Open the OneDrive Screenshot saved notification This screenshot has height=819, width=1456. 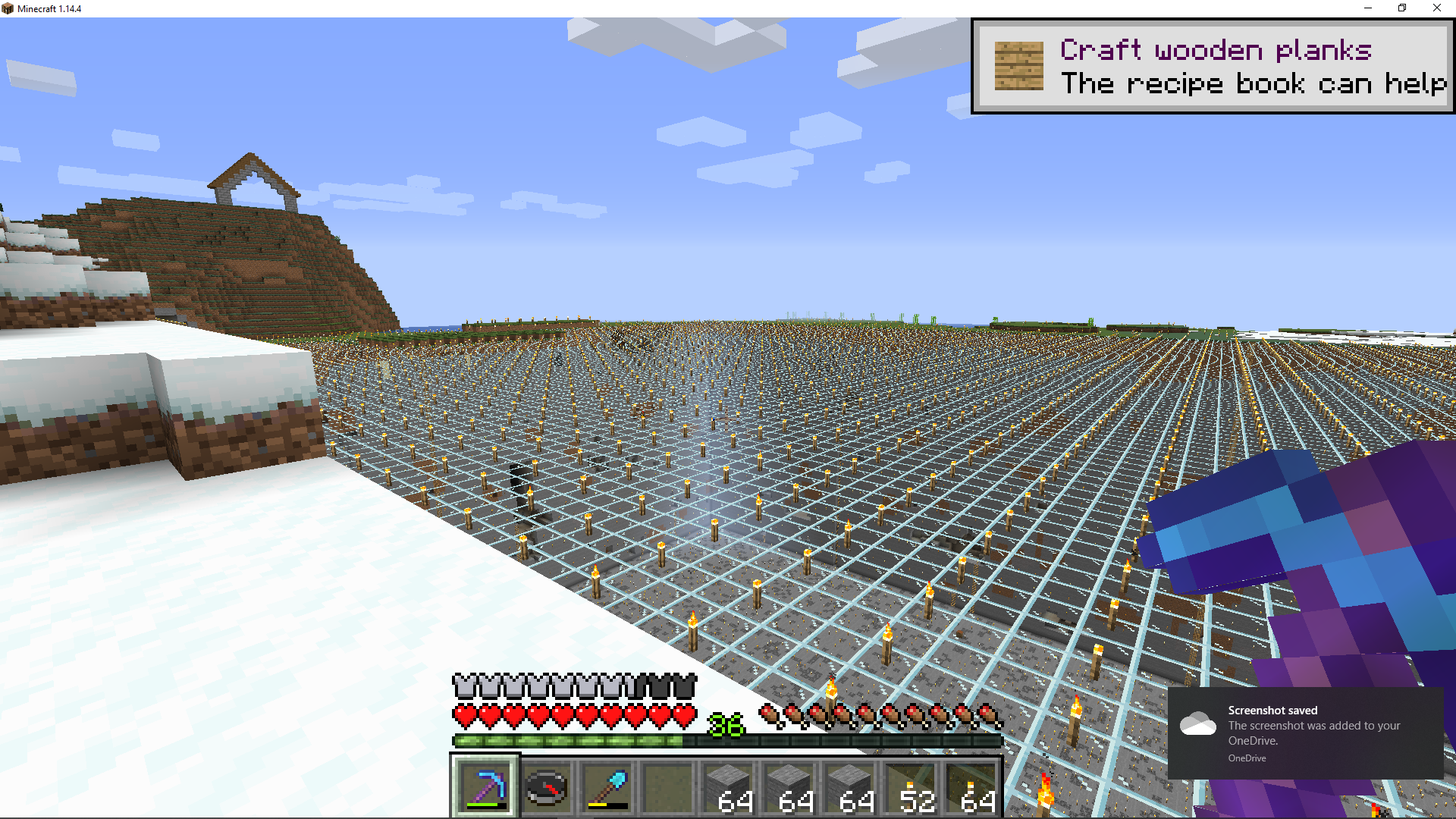click(x=1305, y=733)
